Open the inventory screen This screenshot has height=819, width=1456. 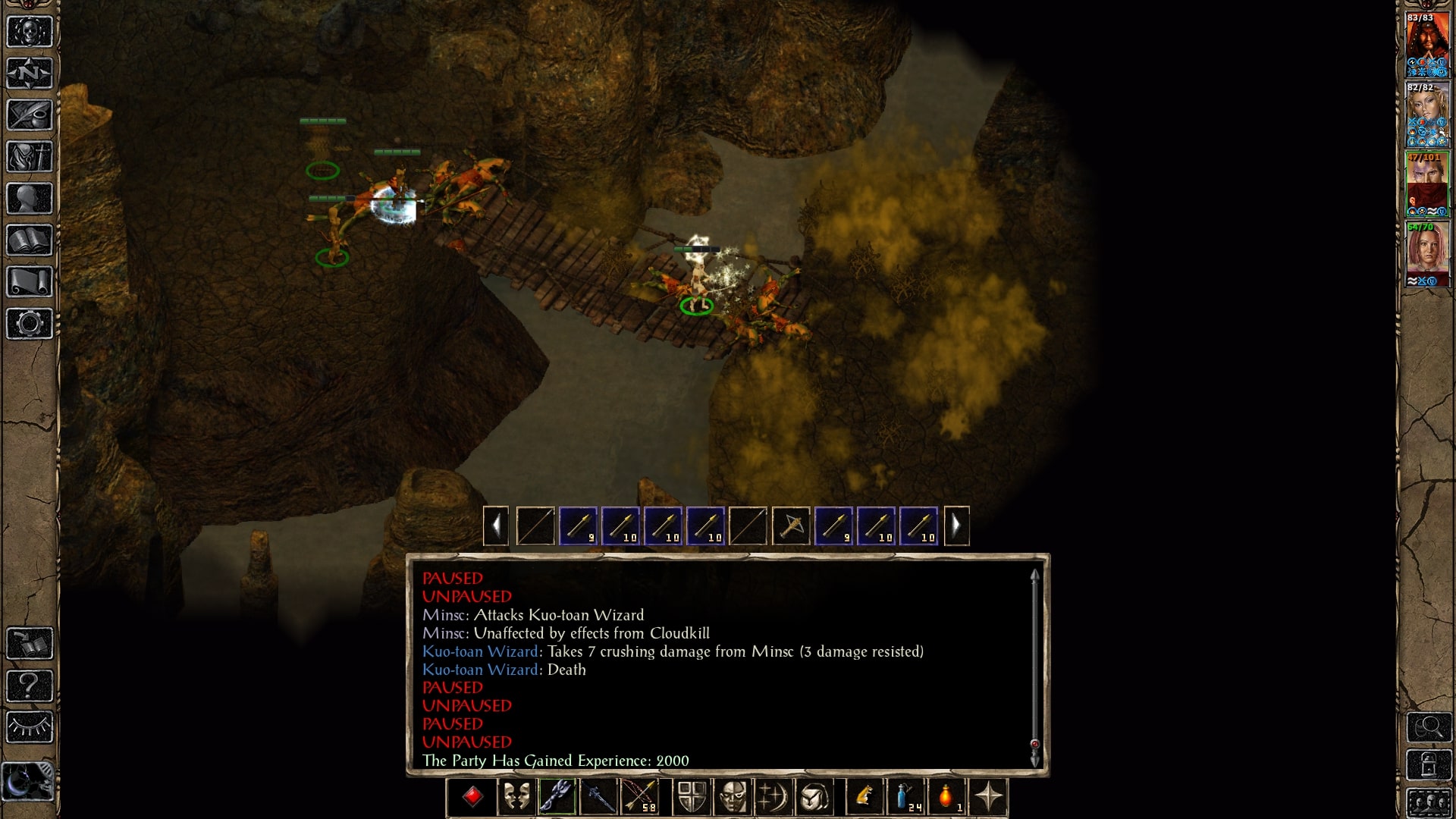(30, 157)
